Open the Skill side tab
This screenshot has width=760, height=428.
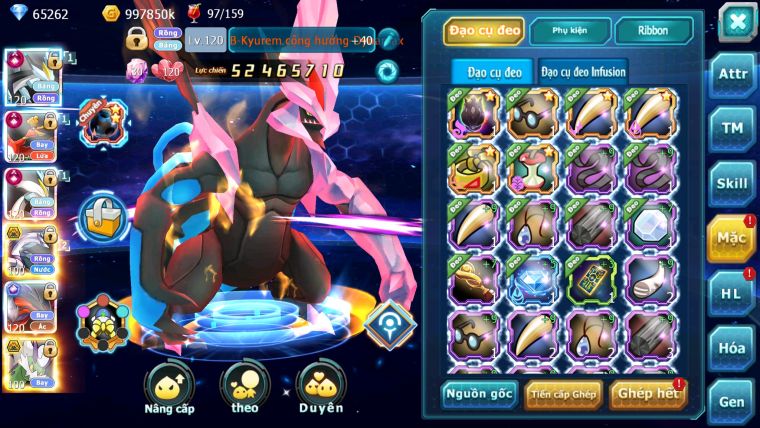point(732,183)
